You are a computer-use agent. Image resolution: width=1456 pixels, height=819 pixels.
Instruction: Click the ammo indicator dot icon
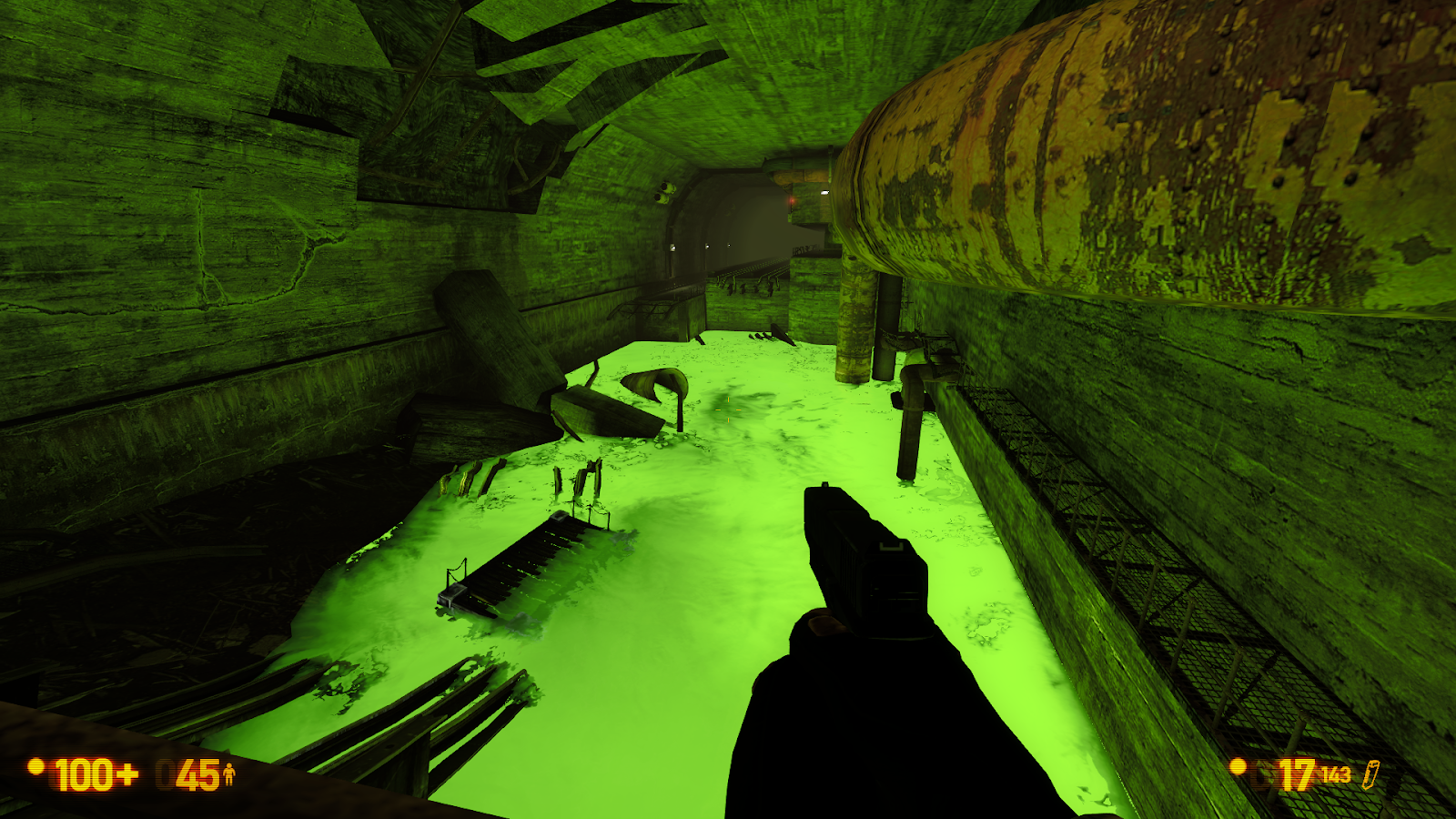click(1239, 766)
